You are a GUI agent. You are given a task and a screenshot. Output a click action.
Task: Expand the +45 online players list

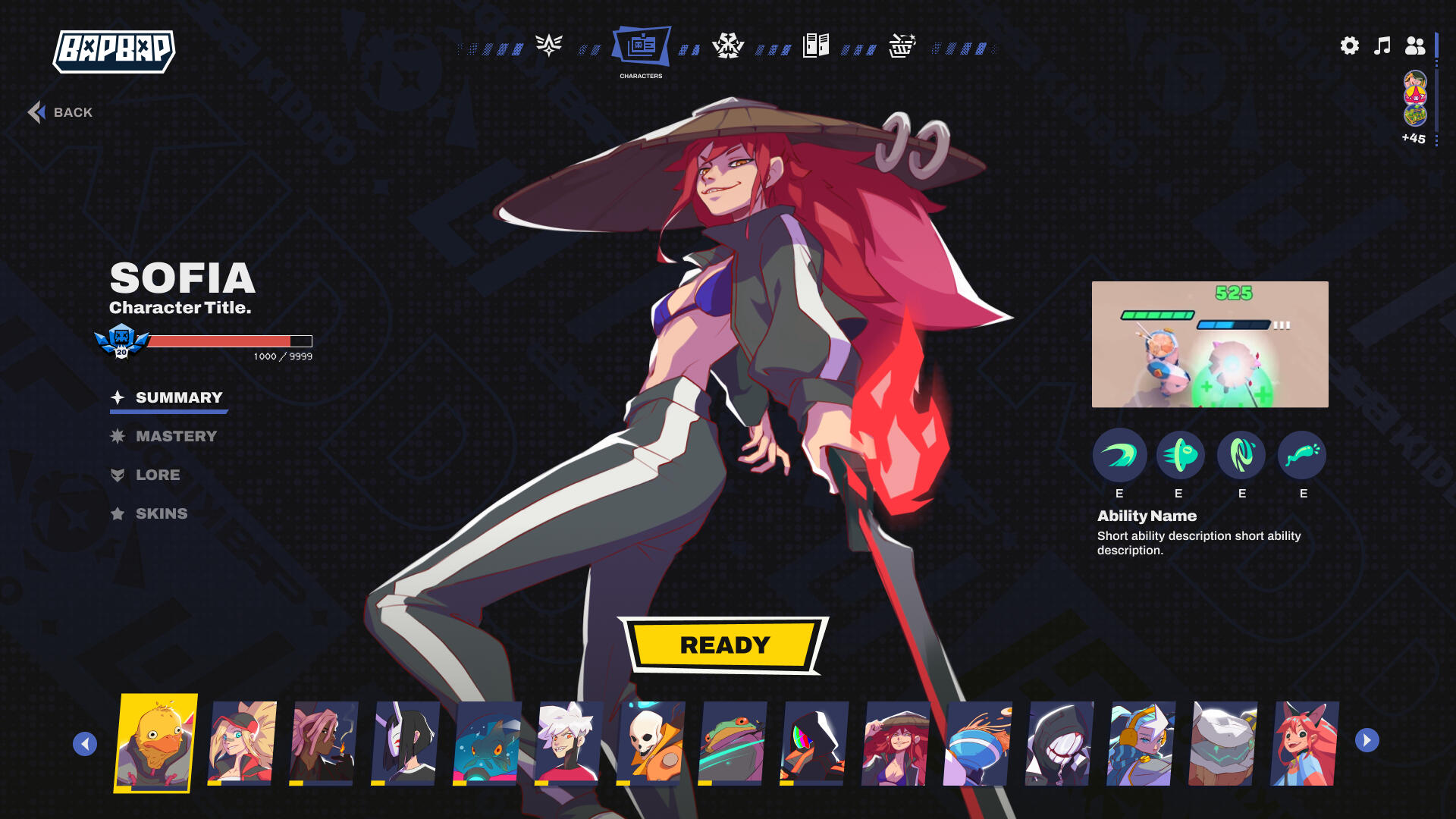pyautogui.click(x=1412, y=138)
